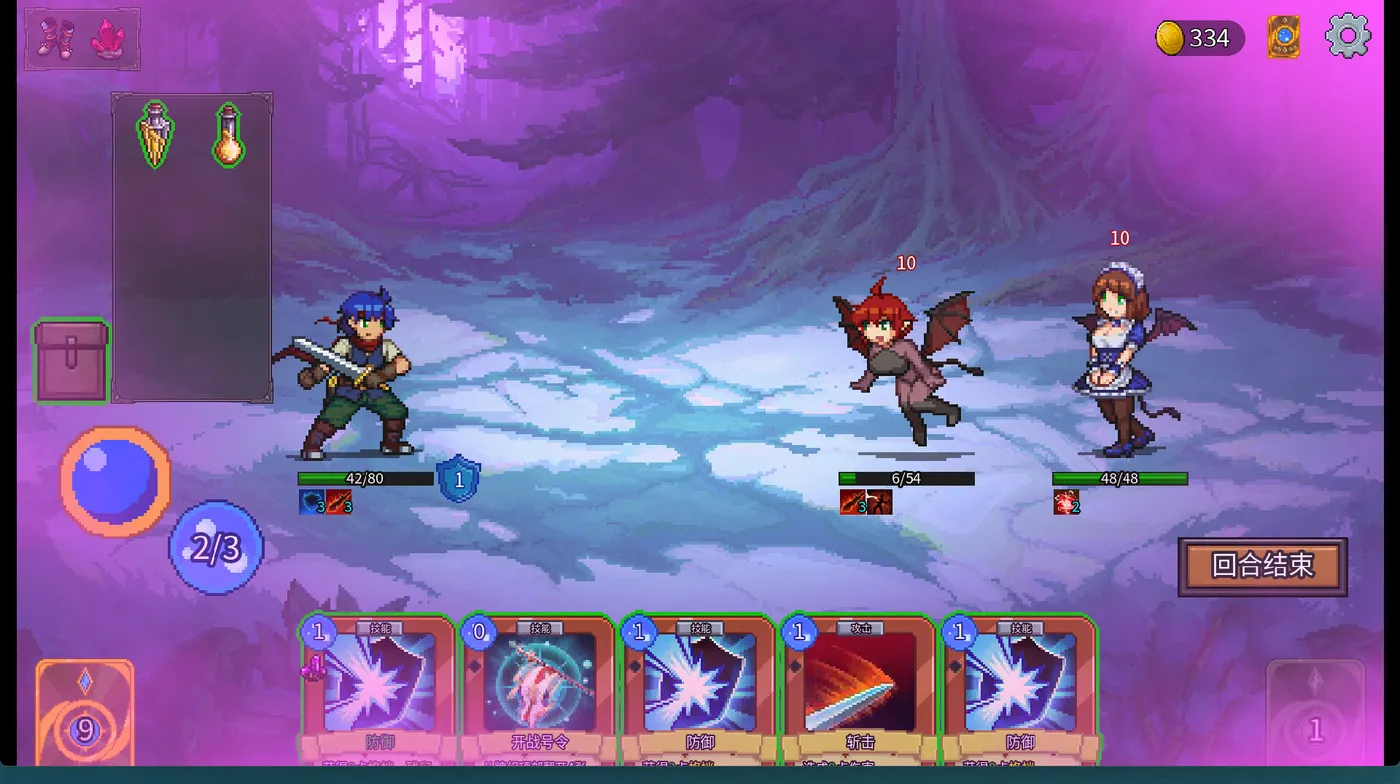1400x784 pixels.
Task: Open the treasure chest on the left
Action: click(x=70, y=360)
